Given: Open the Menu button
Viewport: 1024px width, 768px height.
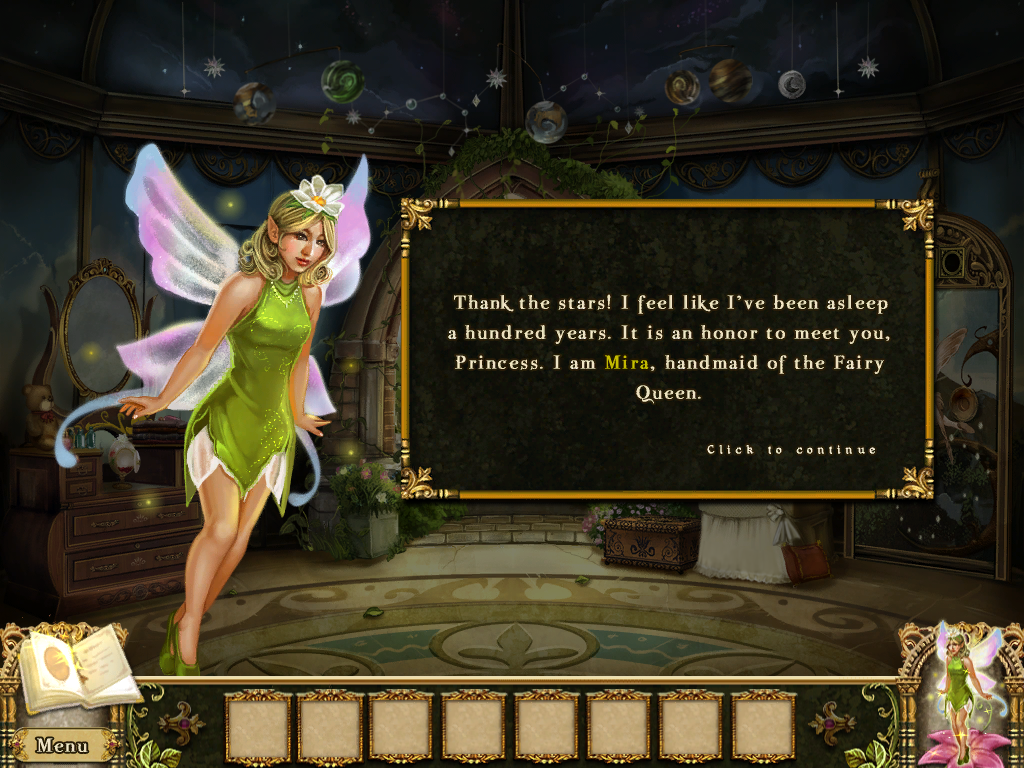Looking at the screenshot, I should 62,745.
